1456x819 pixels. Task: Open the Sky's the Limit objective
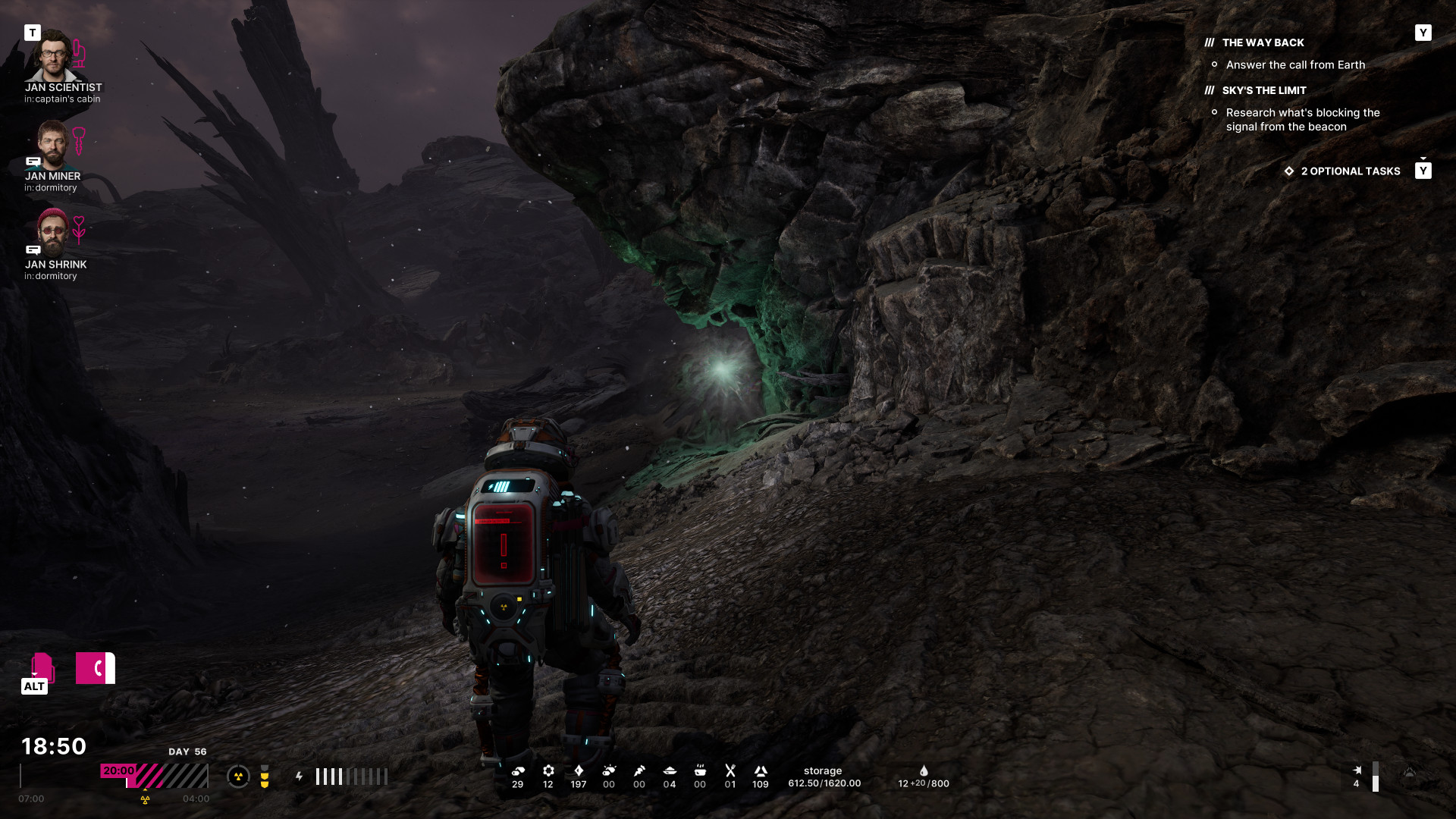[1263, 90]
